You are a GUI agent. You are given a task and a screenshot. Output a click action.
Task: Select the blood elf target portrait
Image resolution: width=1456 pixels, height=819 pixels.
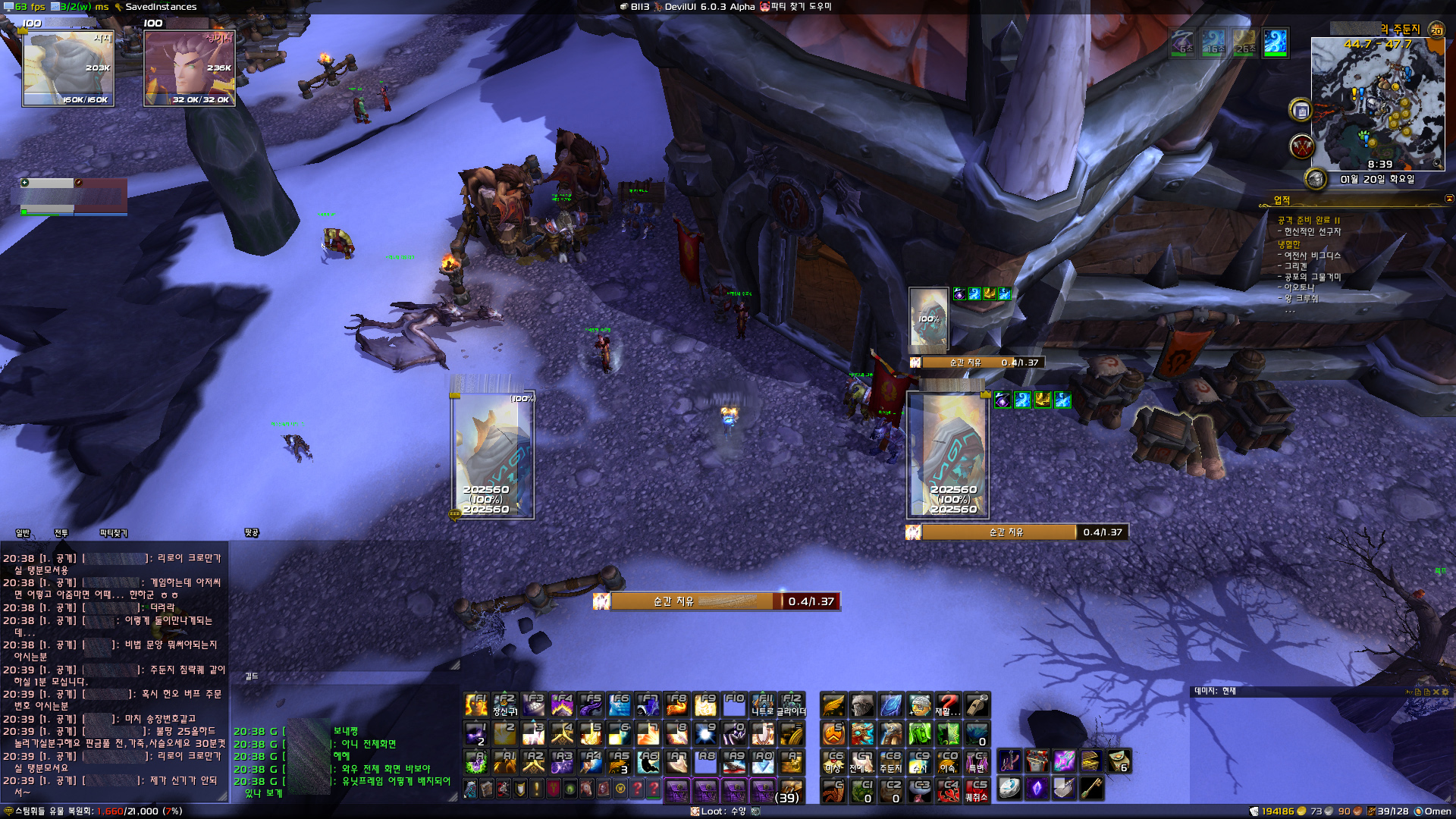pyautogui.click(x=190, y=68)
